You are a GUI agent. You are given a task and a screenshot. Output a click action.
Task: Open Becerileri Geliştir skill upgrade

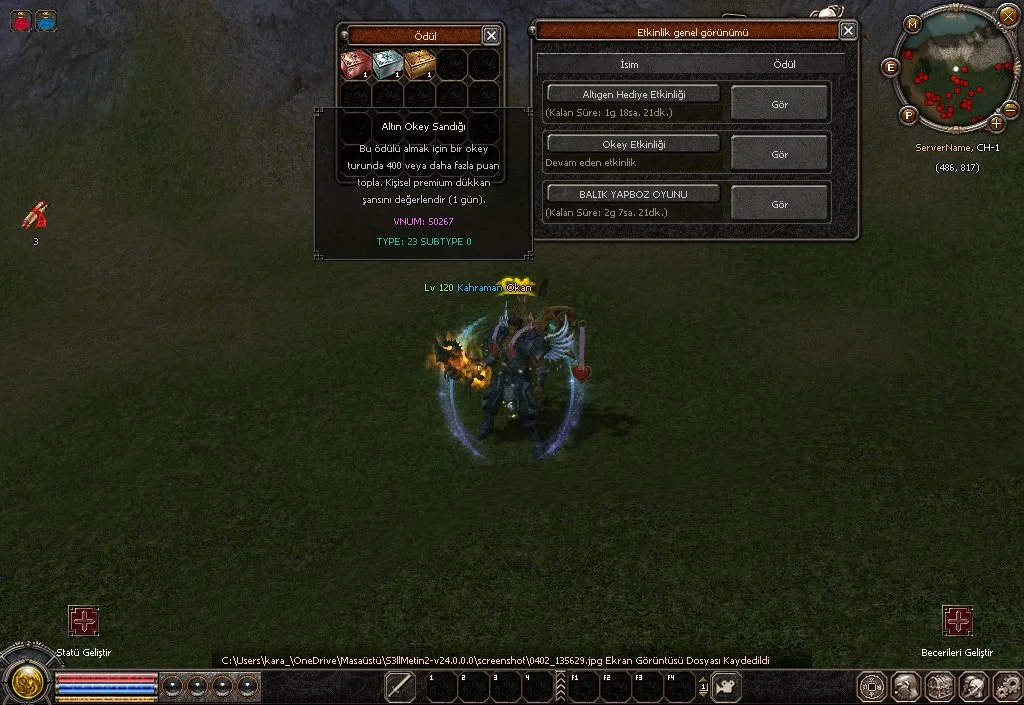[x=957, y=621]
